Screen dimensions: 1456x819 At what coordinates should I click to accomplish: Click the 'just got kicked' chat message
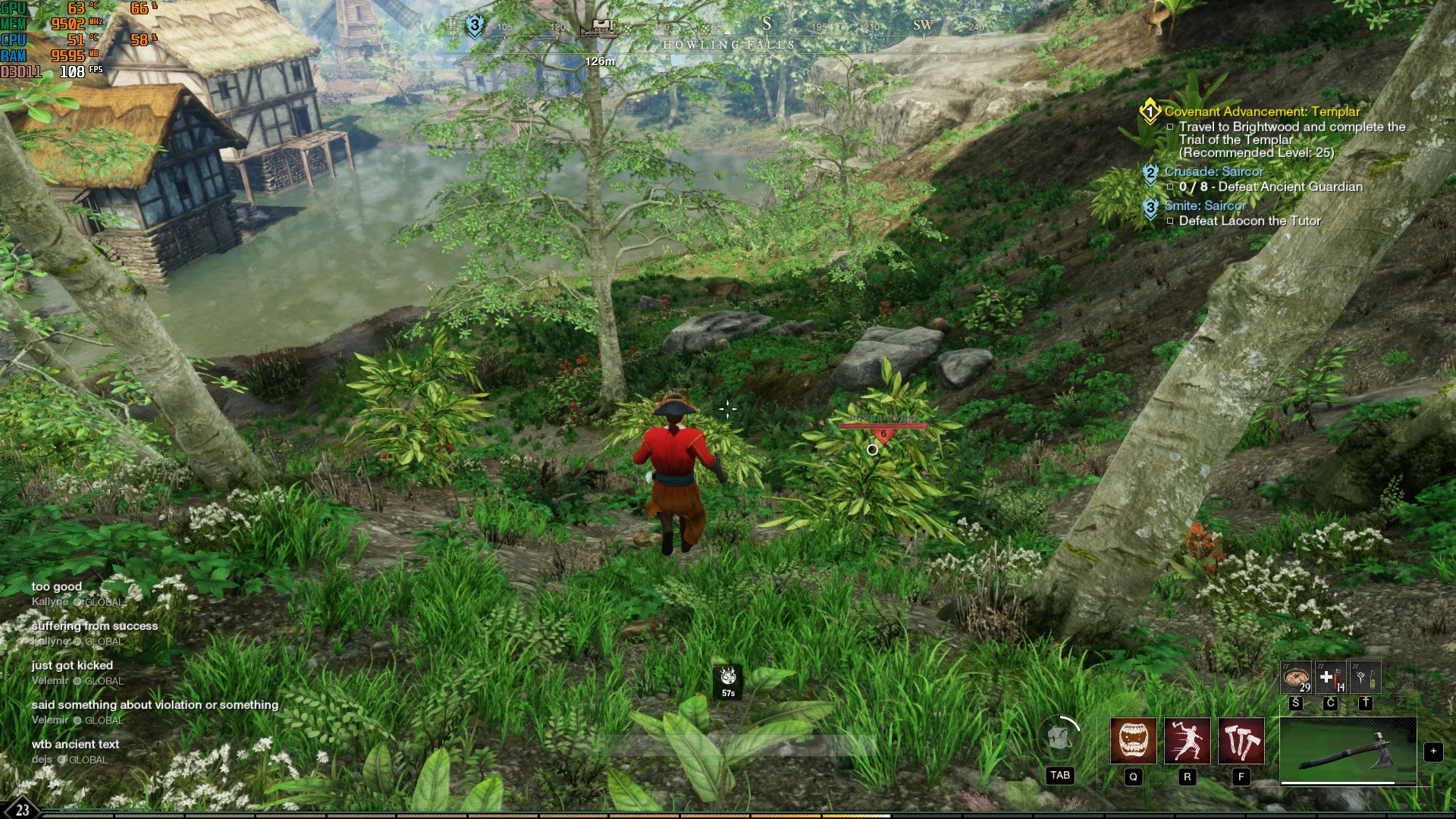(x=72, y=665)
